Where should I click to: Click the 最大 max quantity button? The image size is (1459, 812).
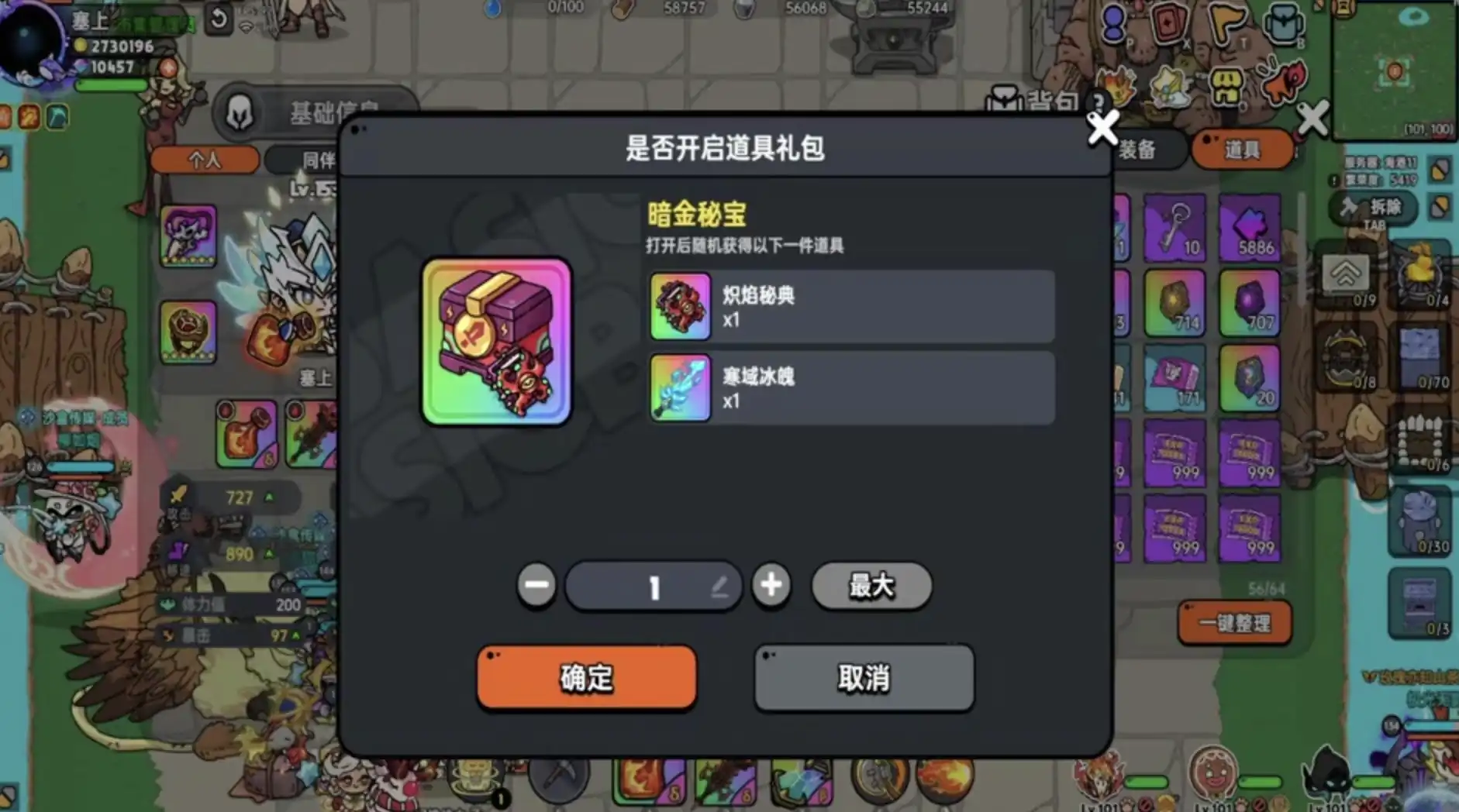[871, 587]
